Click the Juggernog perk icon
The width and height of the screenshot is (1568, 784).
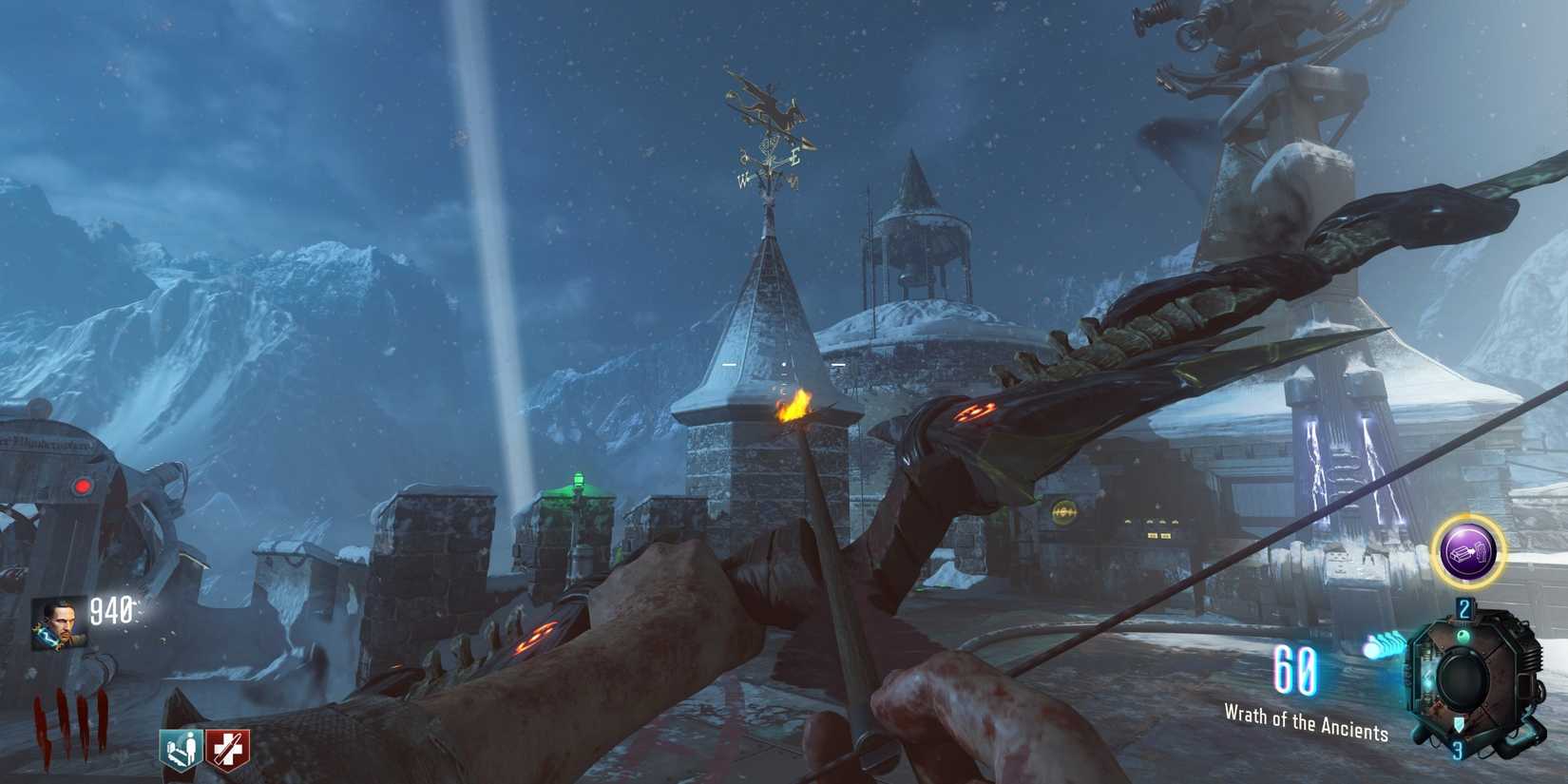pos(228,749)
